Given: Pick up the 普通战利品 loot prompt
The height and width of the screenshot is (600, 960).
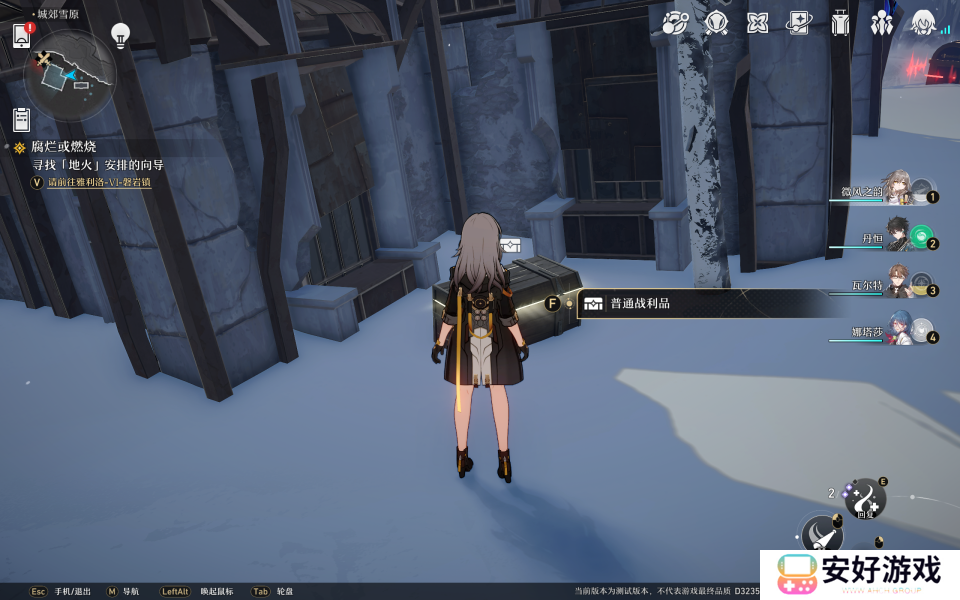Looking at the screenshot, I should click(640, 304).
